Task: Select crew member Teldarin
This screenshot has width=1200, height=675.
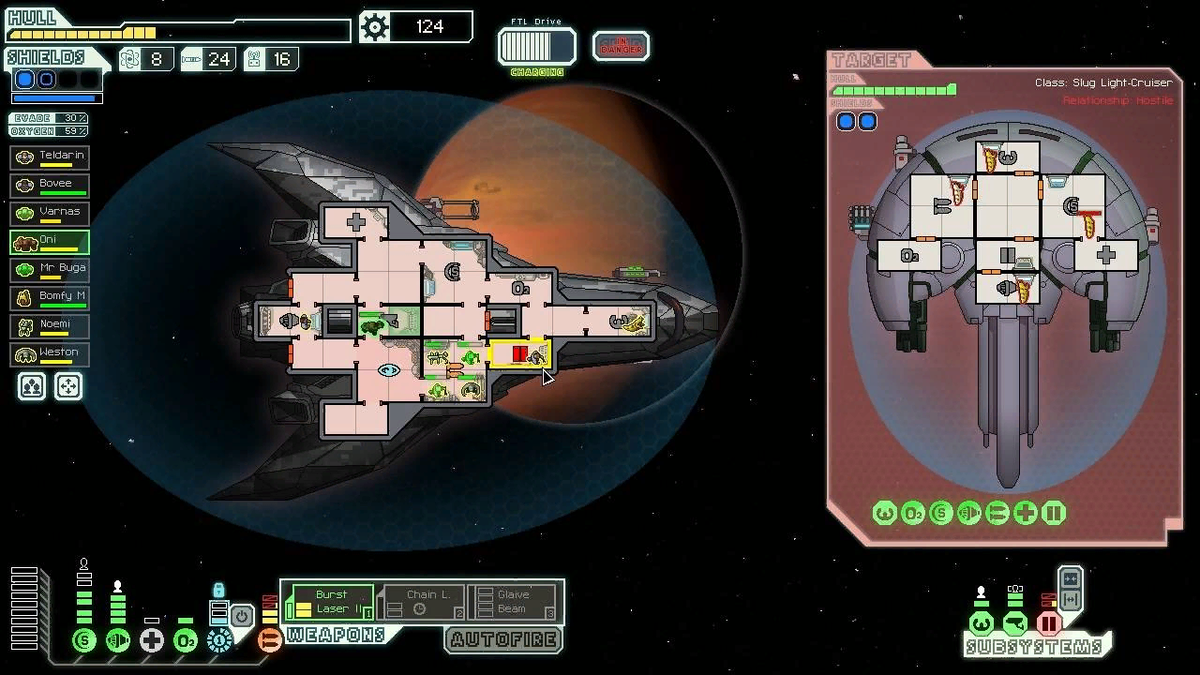Action: 50,158
